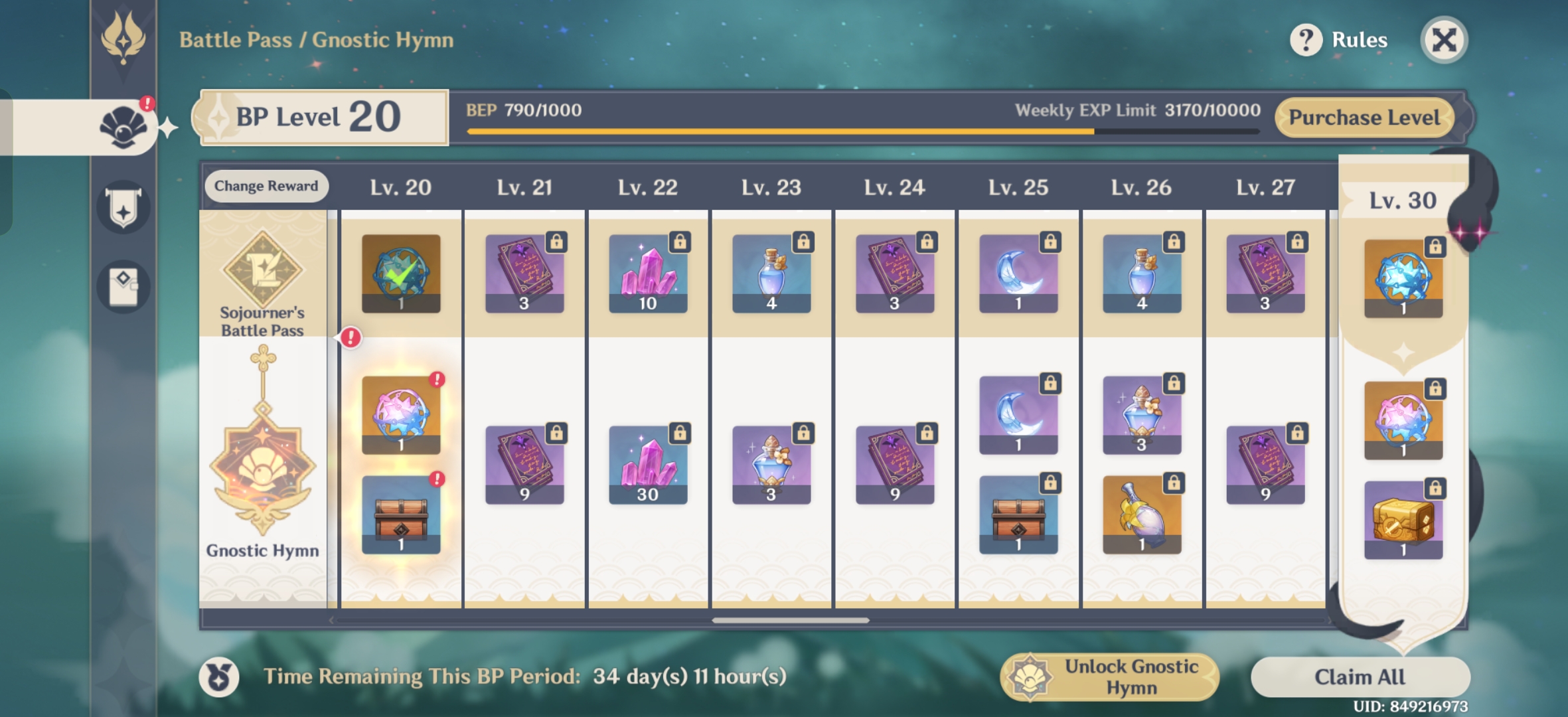Select the yellow flower bottle reward
1568x717 pixels.
1142,515
